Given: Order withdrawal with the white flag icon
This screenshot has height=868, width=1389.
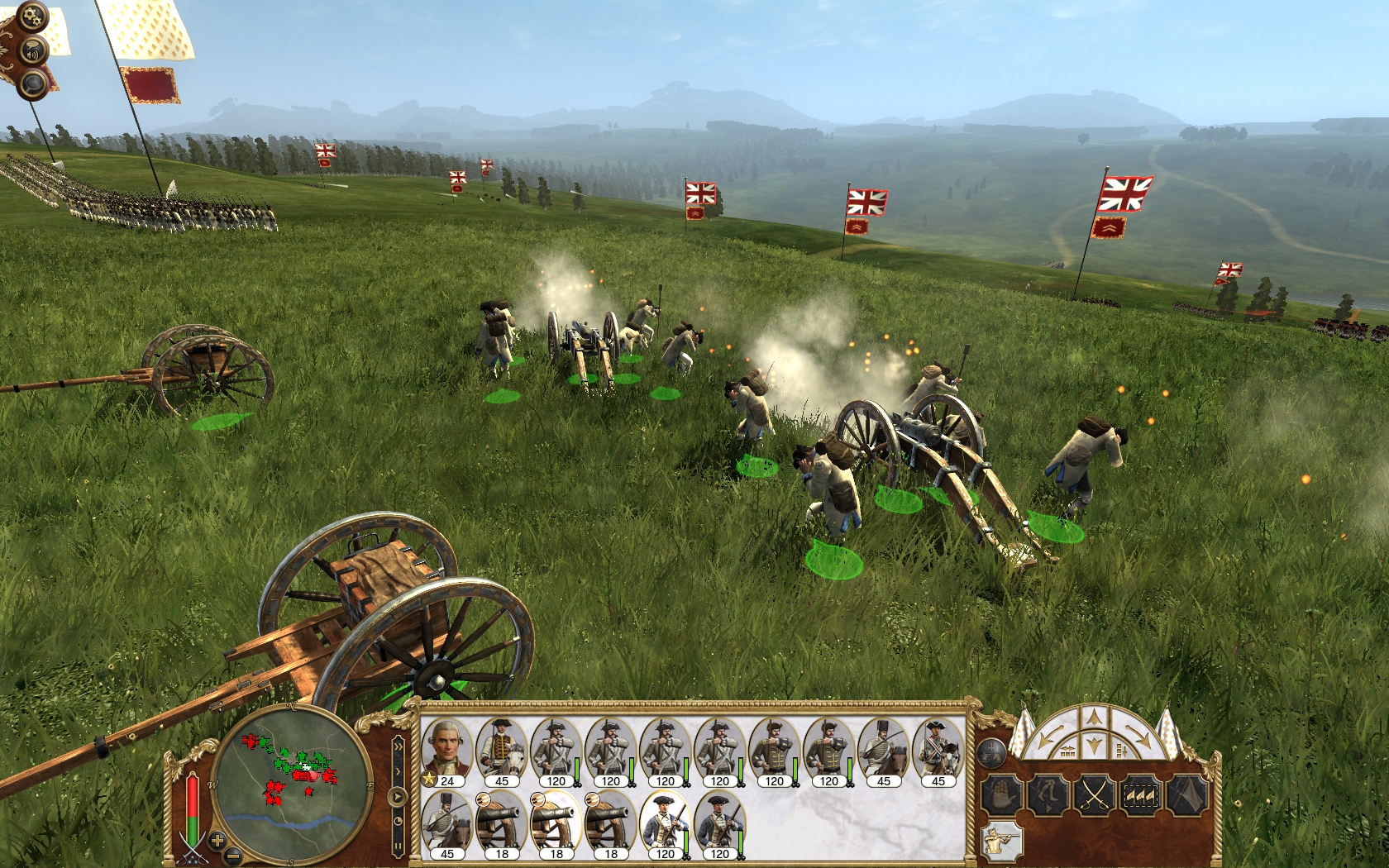Looking at the screenshot, I should coord(1186,795).
